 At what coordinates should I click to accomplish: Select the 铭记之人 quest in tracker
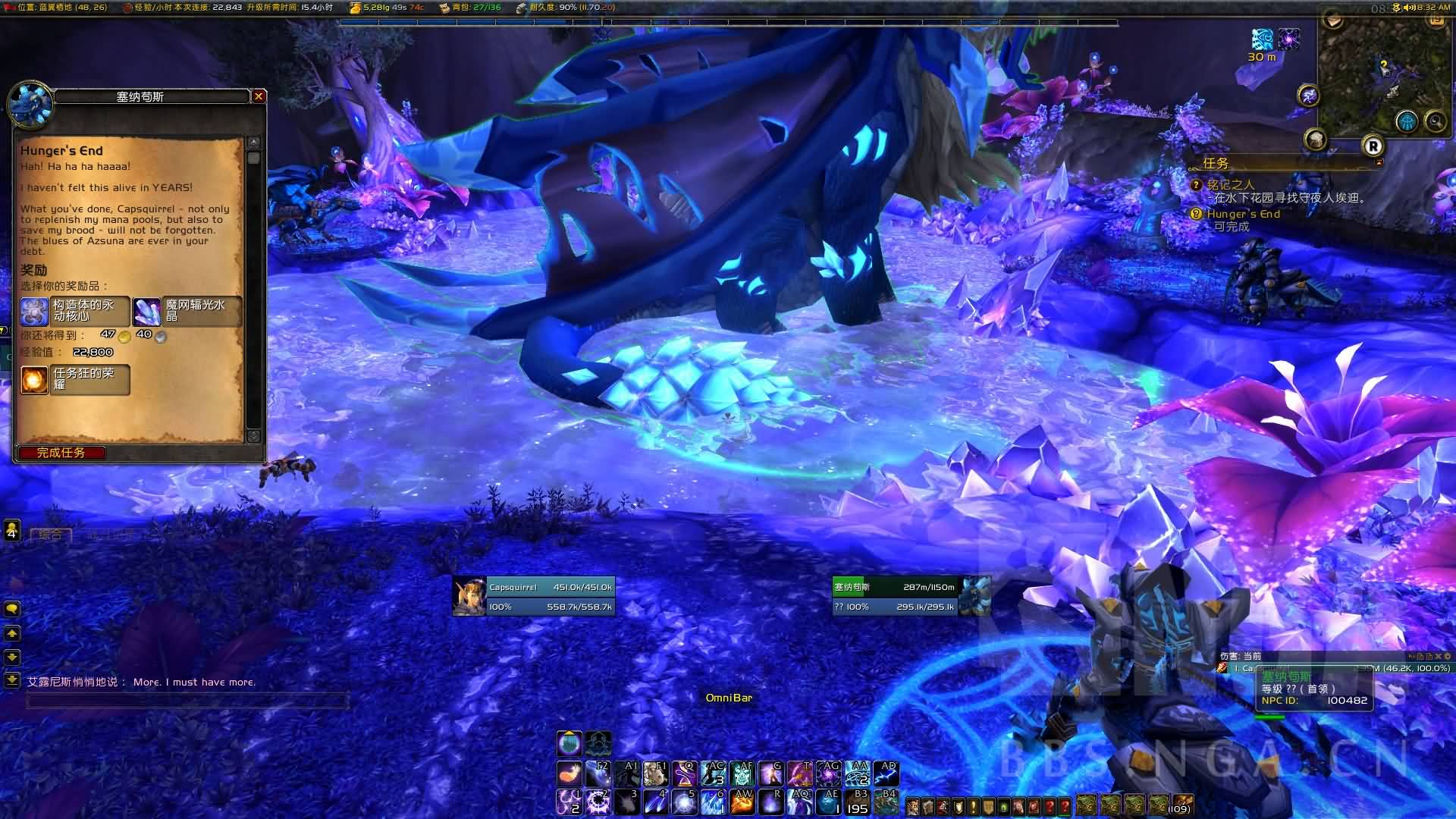1230,184
